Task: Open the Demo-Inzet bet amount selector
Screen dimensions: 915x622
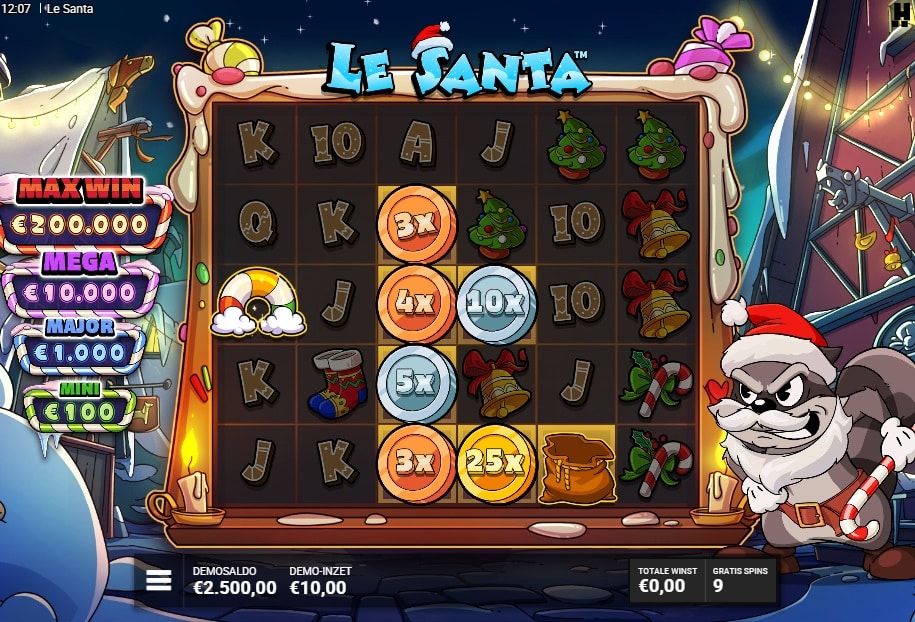Action: tap(319, 581)
